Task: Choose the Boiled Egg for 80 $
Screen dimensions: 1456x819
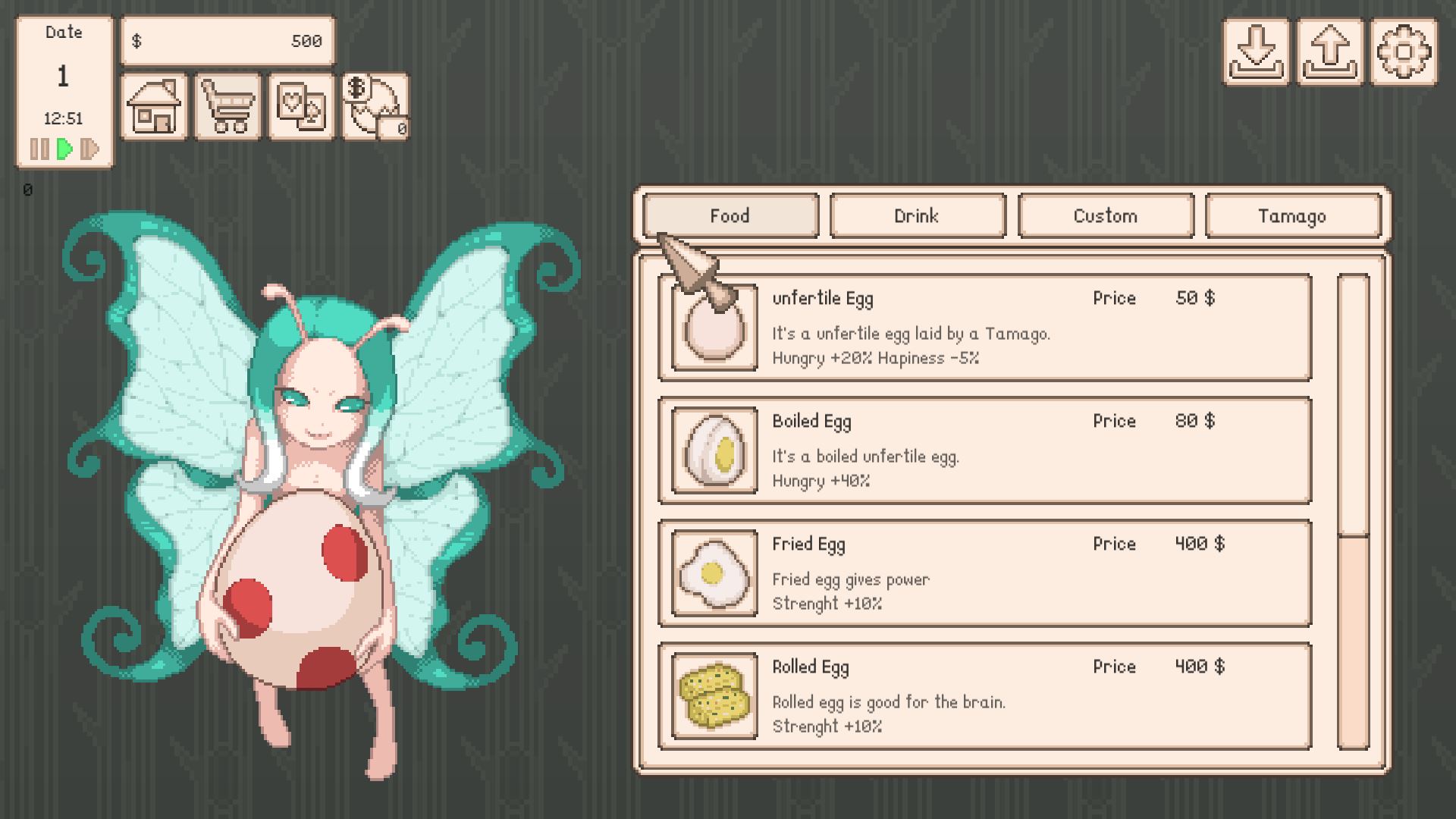Action: click(x=984, y=450)
